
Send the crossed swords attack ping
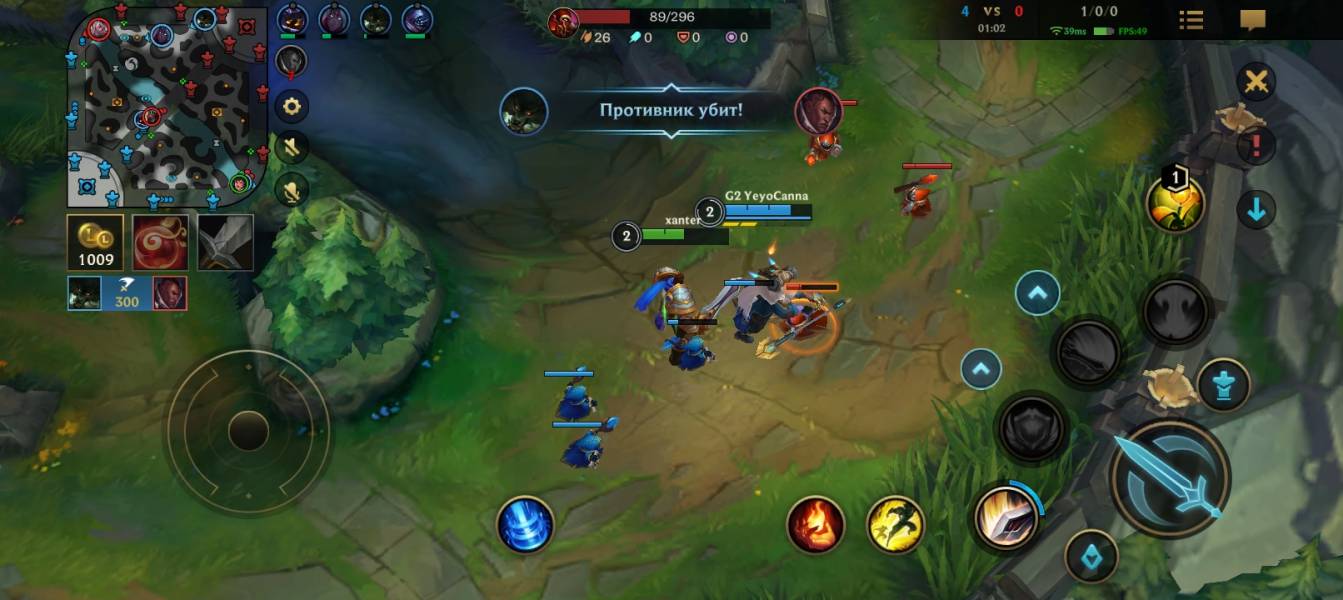click(1256, 82)
